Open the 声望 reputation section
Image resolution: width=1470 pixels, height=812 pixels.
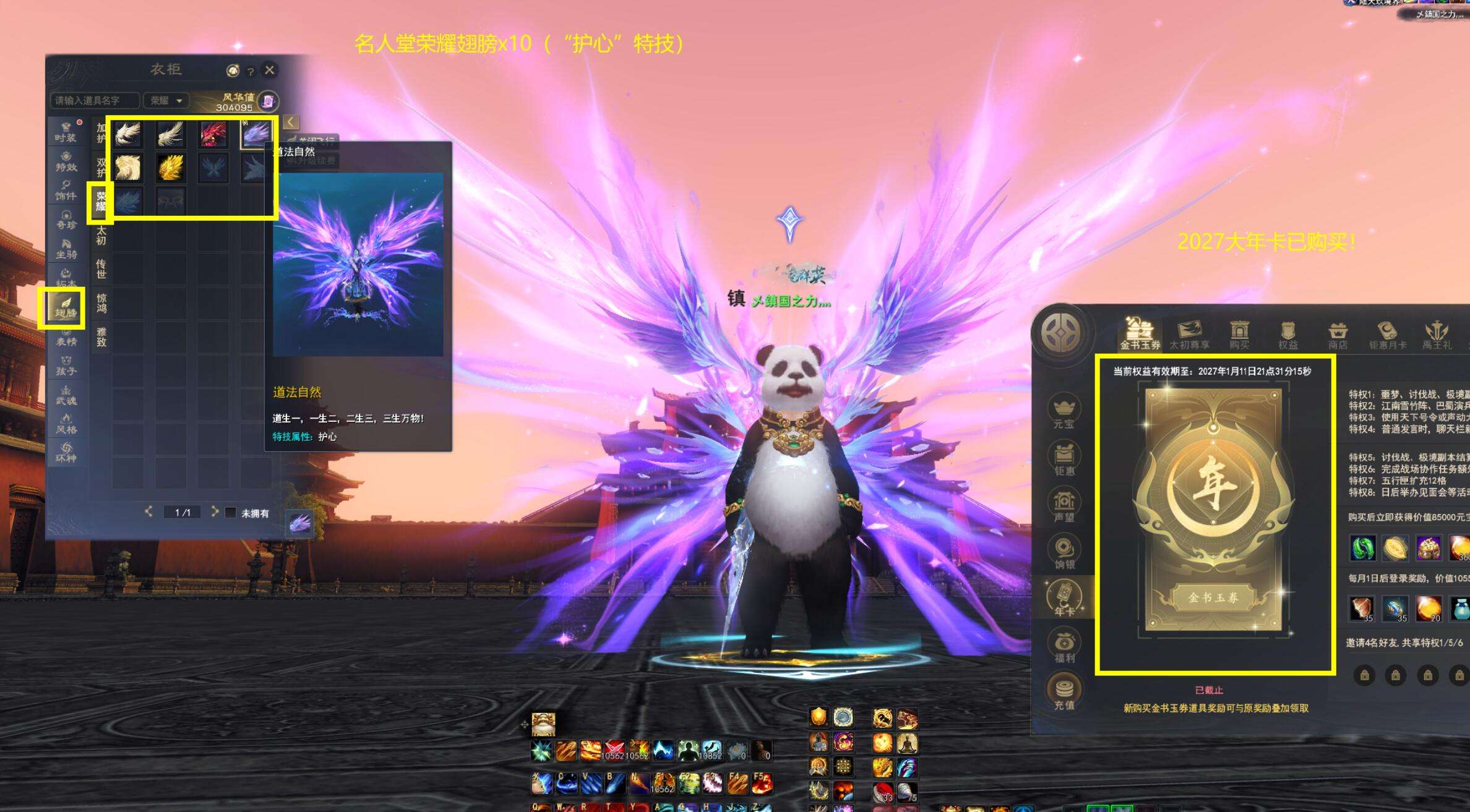(1064, 505)
